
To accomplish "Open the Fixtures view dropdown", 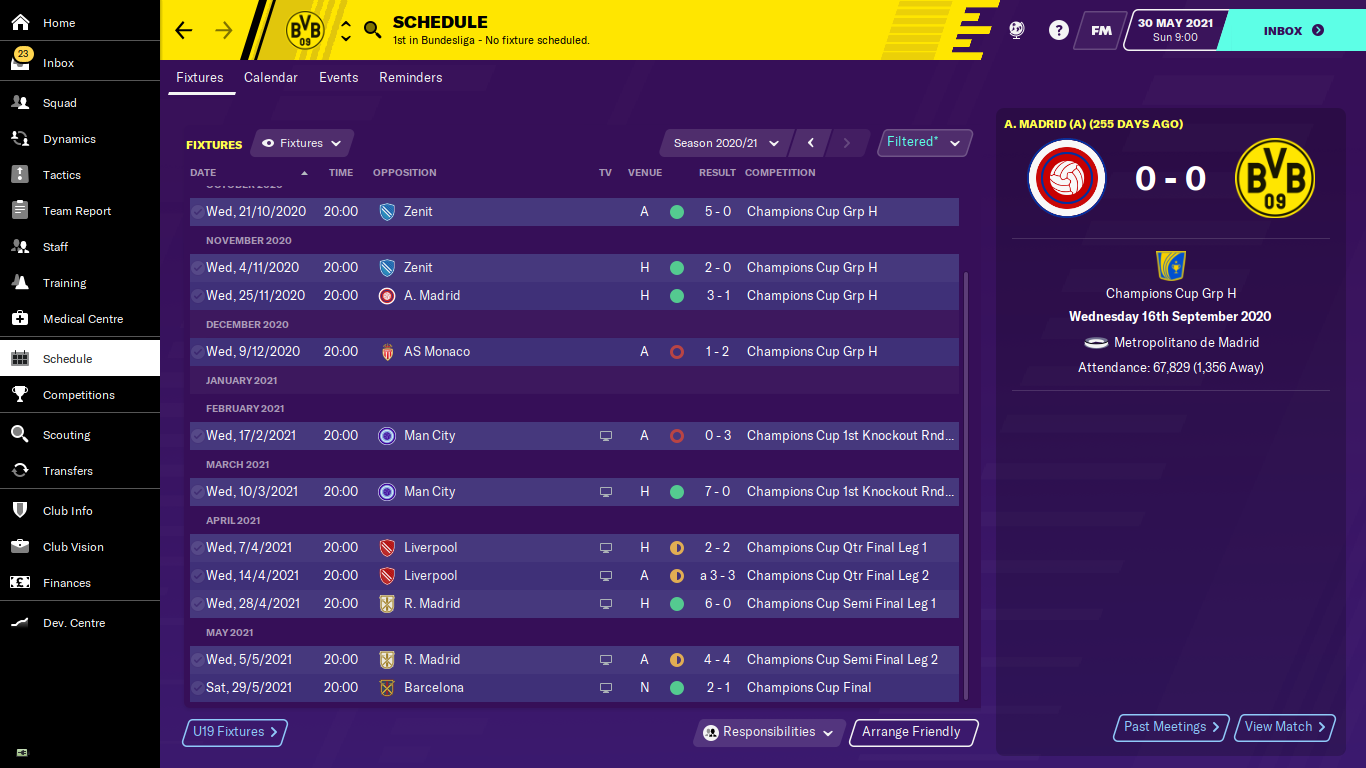I will tap(301, 143).
